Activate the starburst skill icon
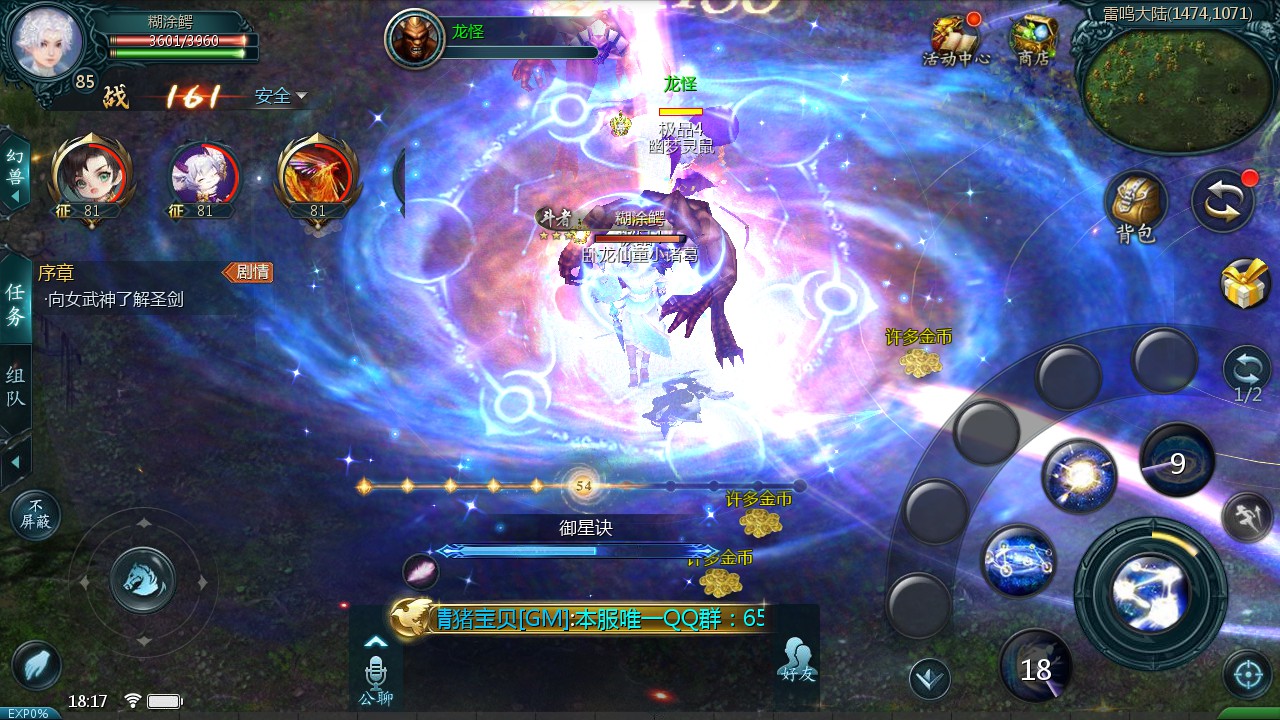 point(1079,476)
